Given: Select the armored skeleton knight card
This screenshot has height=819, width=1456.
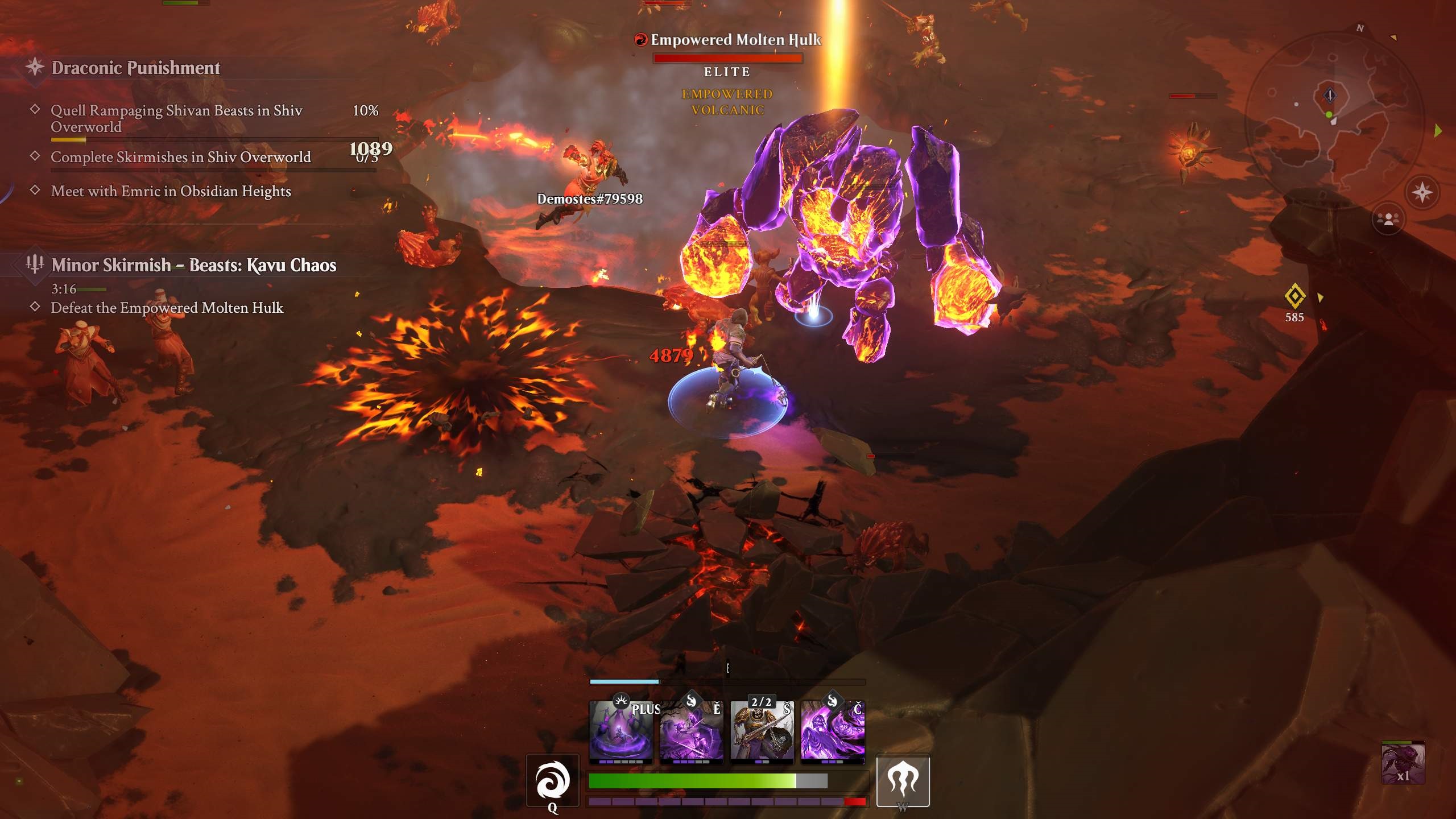Looking at the screenshot, I should pyautogui.click(x=762, y=731).
